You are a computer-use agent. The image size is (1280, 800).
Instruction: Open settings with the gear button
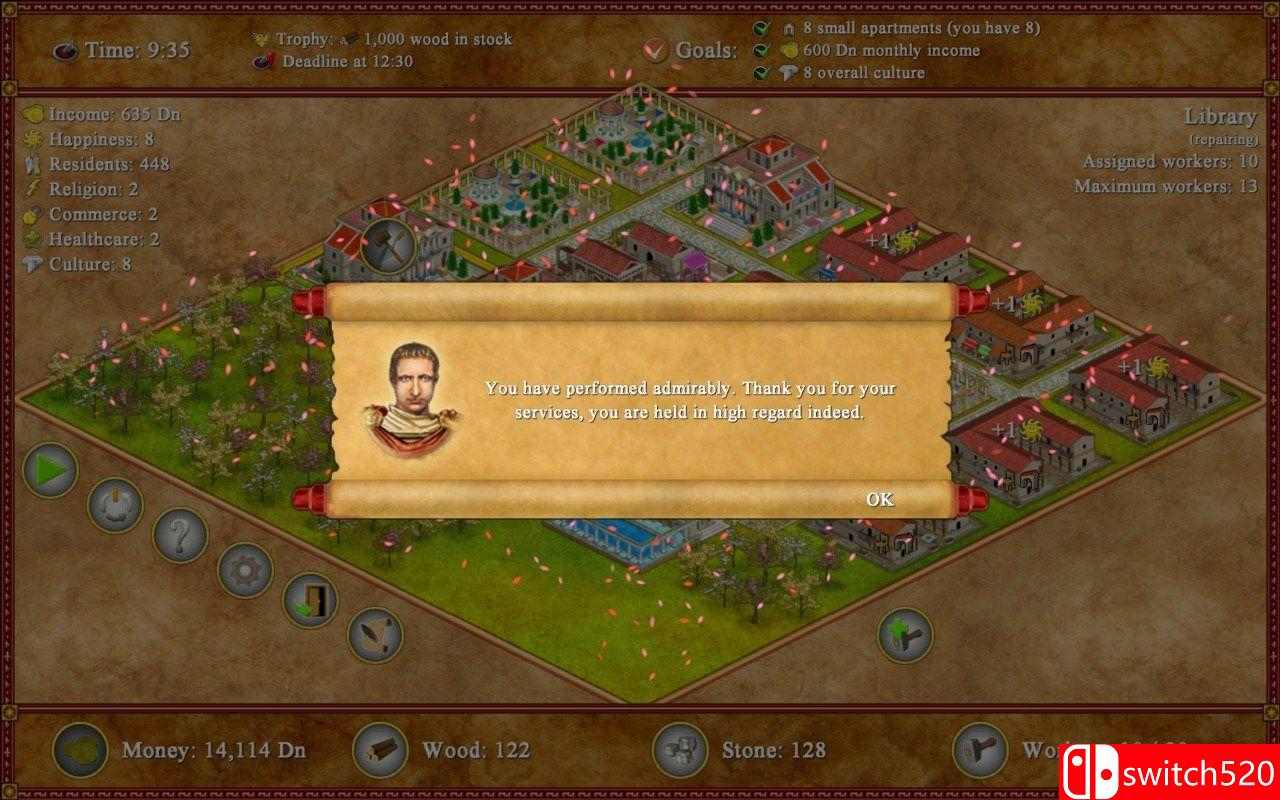point(245,570)
